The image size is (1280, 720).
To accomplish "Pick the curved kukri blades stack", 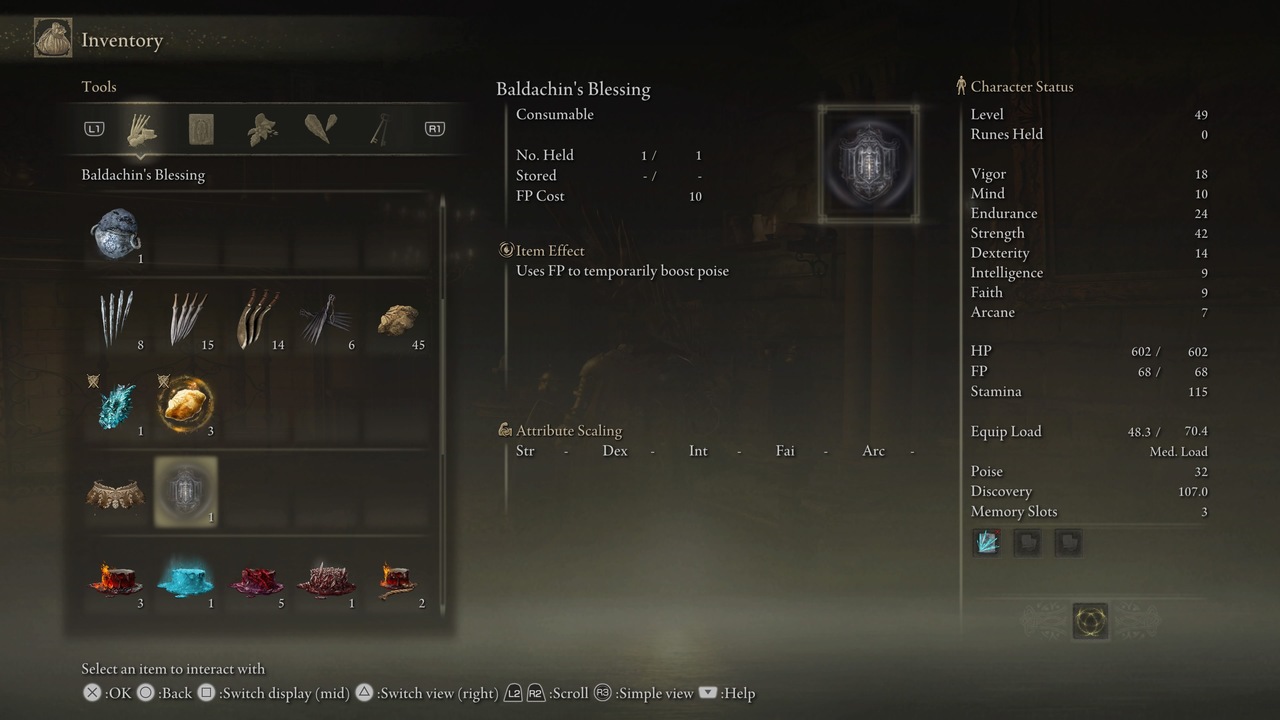I will (x=256, y=320).
